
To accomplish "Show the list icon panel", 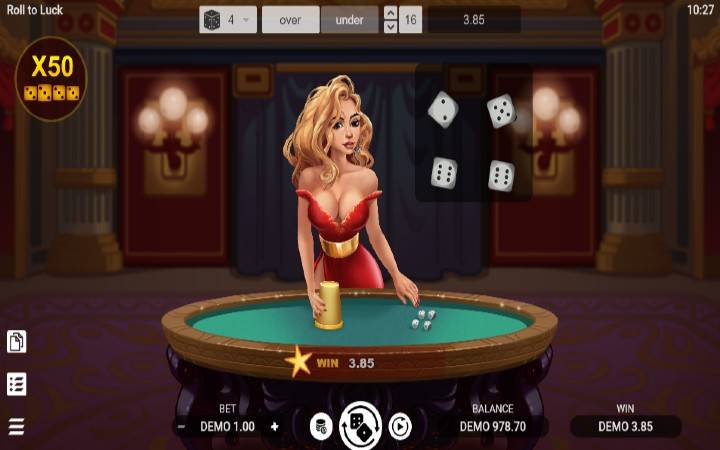I will [x=16, y=384].
